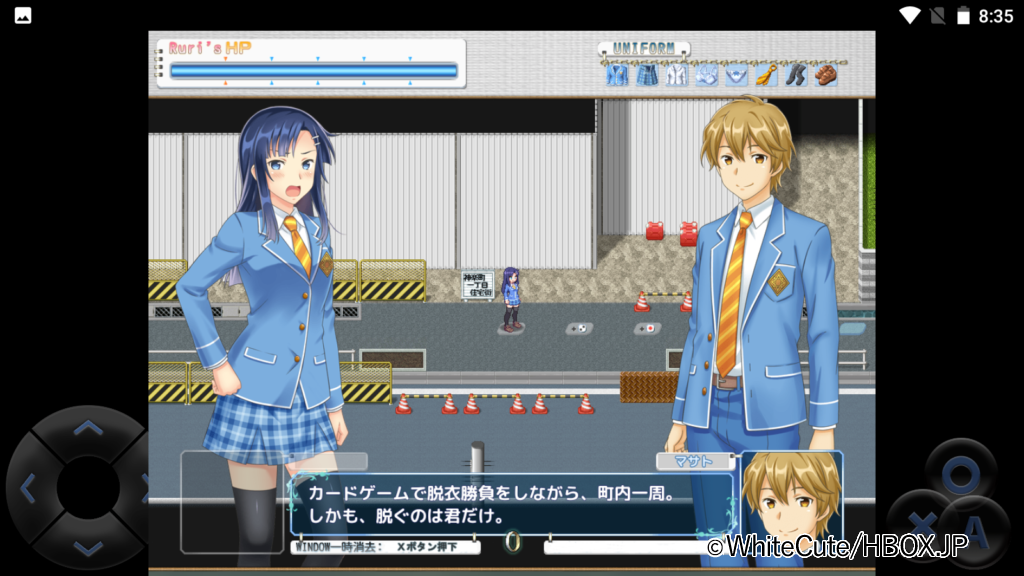Image resolution: width=1024 pixels, height=576 pixels.
Task: Tap the D-pad left arrow
Action: pyautogui.click(x=28, y=488)
